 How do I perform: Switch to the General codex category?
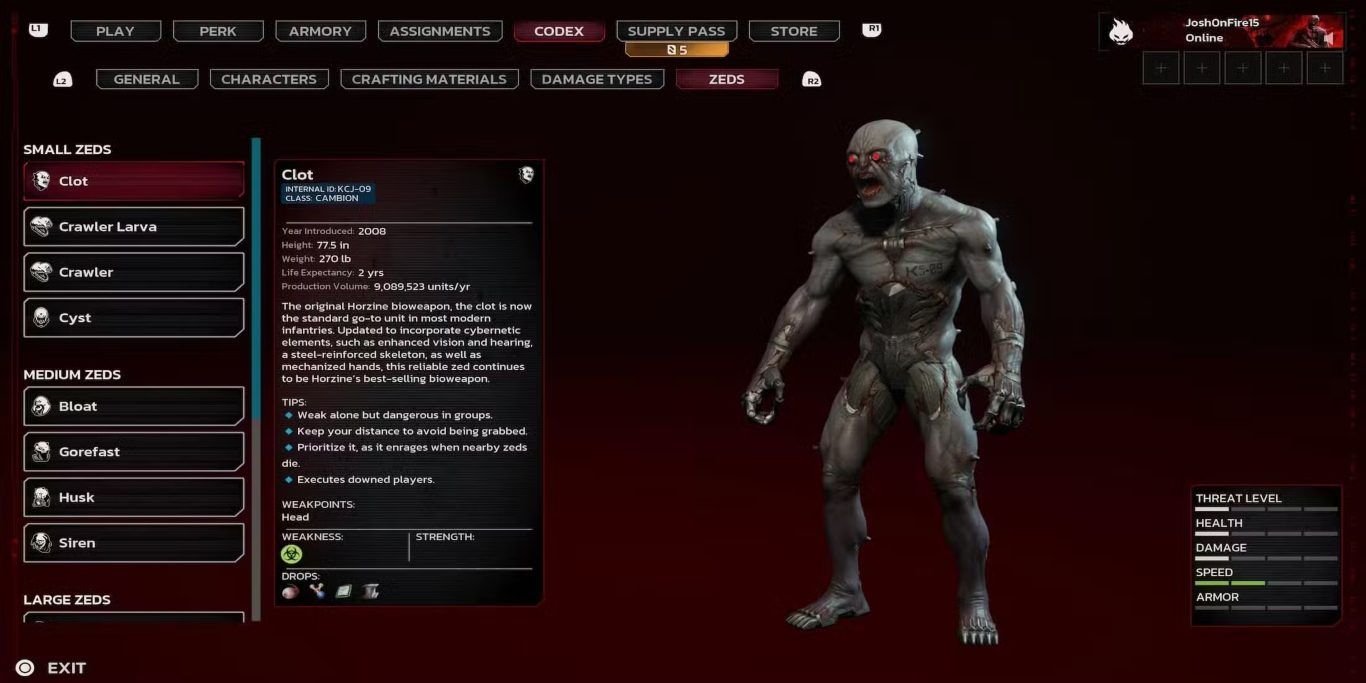click(147, 79)
